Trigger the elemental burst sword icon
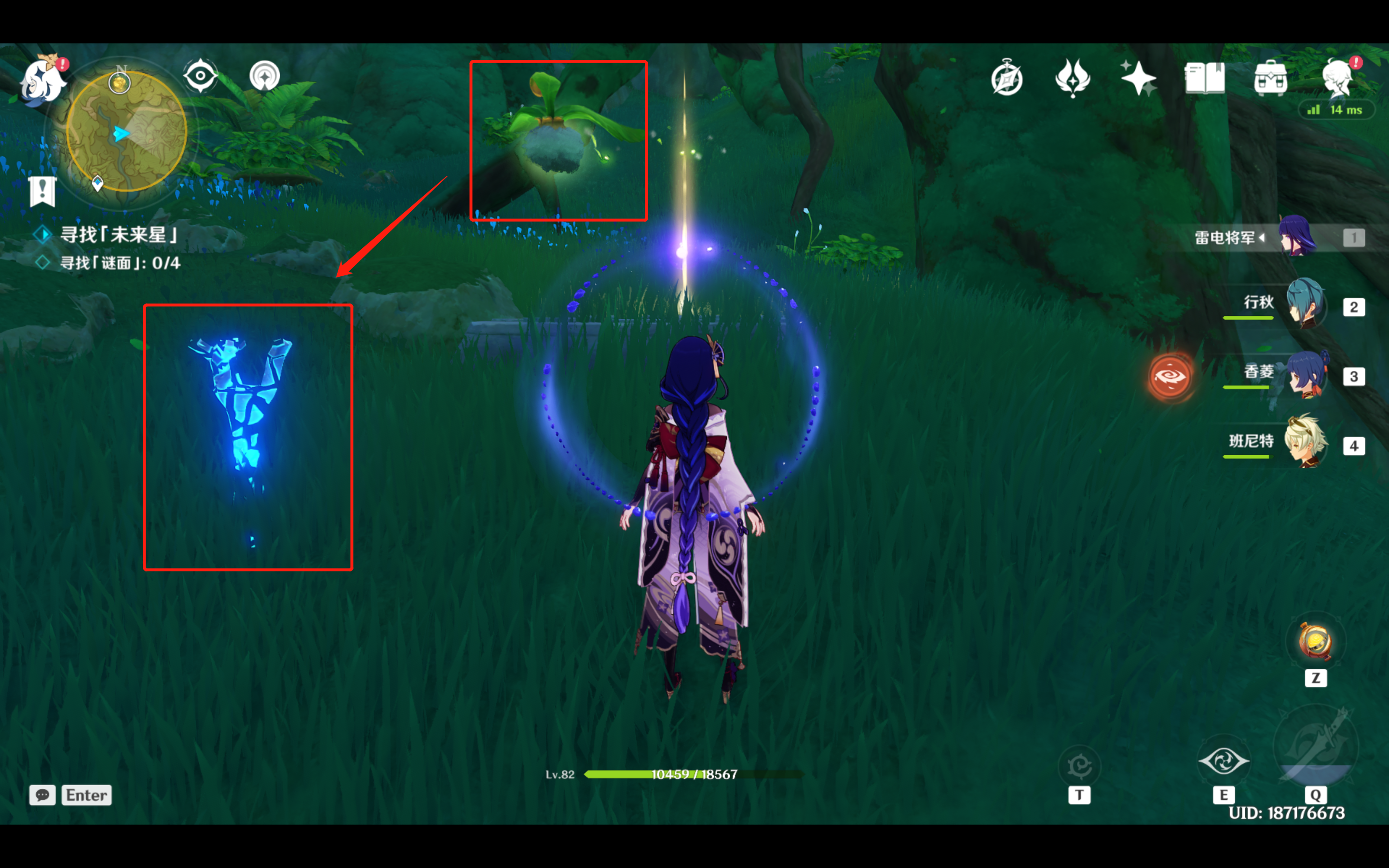 click(x=1316, y=746)
